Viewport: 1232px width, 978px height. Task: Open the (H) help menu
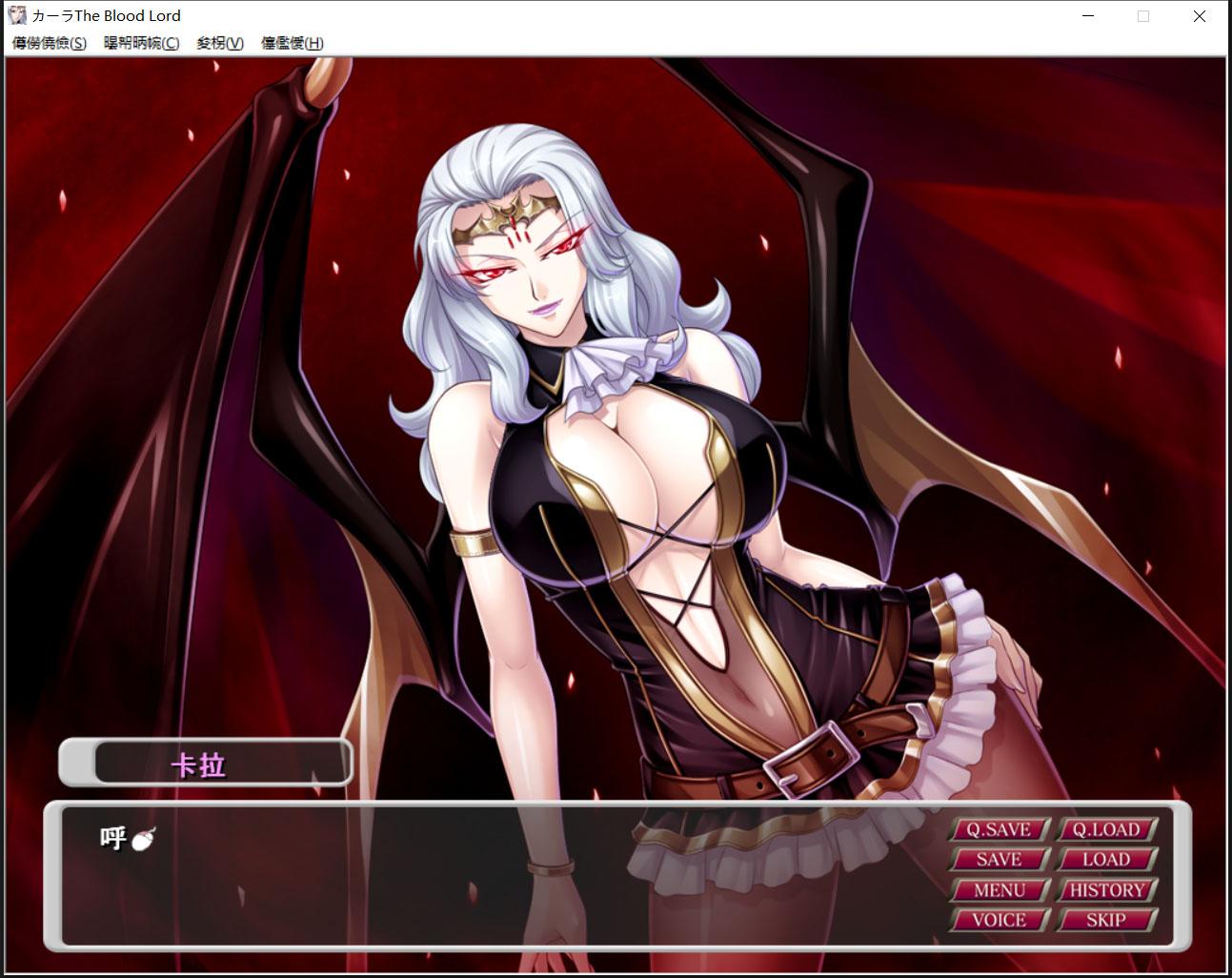click(293, 44)
